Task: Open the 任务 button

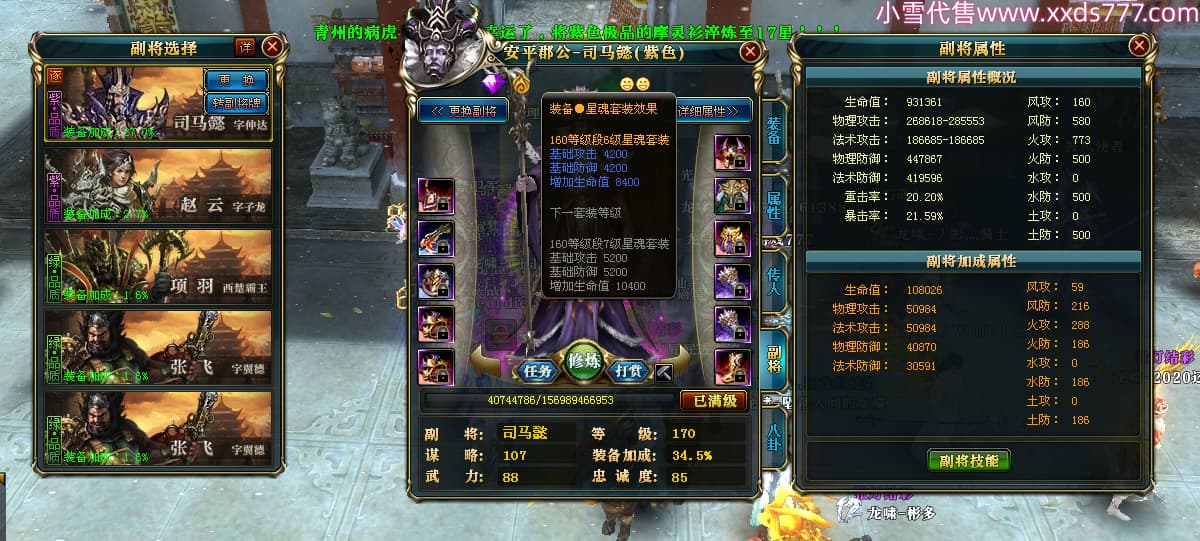Action: coord(537,370)
